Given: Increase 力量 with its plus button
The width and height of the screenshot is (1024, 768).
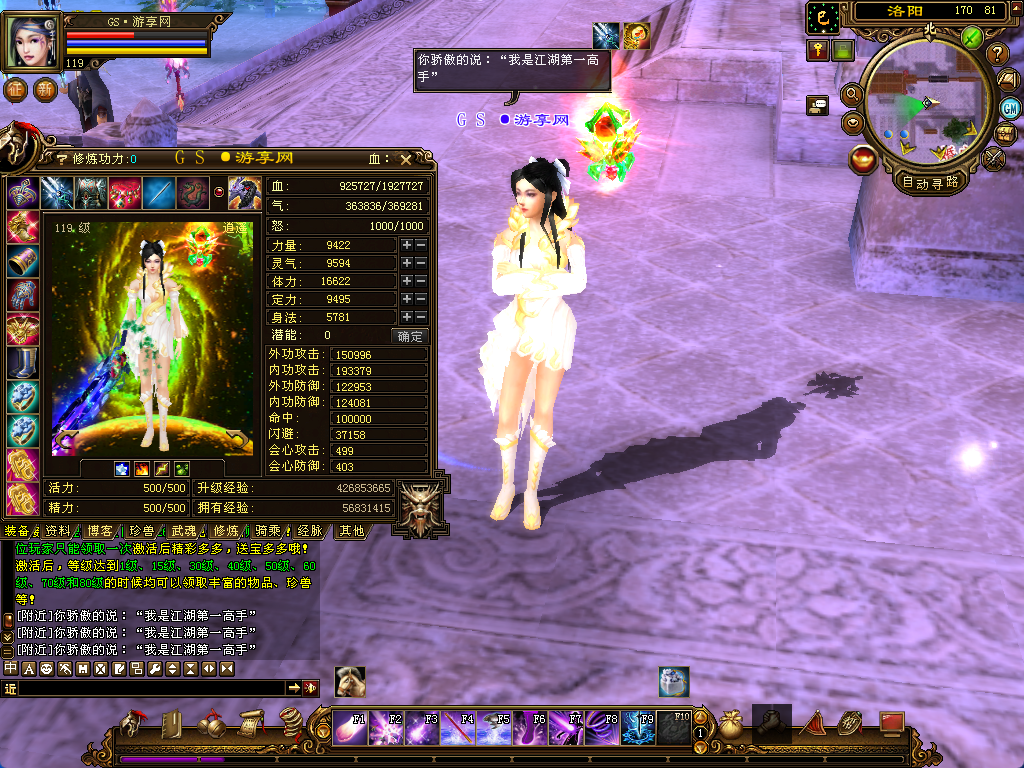Looking at the screenshot, I should [407, 245].
